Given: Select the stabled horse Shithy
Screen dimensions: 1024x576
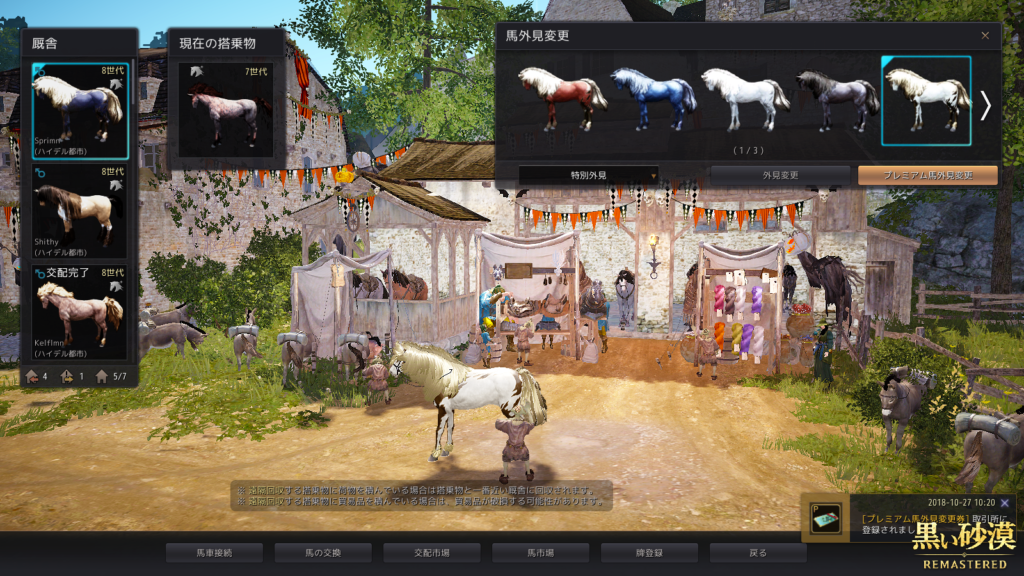Looking at the screenshot, I should pyautogui.click(x=79, y=211).
